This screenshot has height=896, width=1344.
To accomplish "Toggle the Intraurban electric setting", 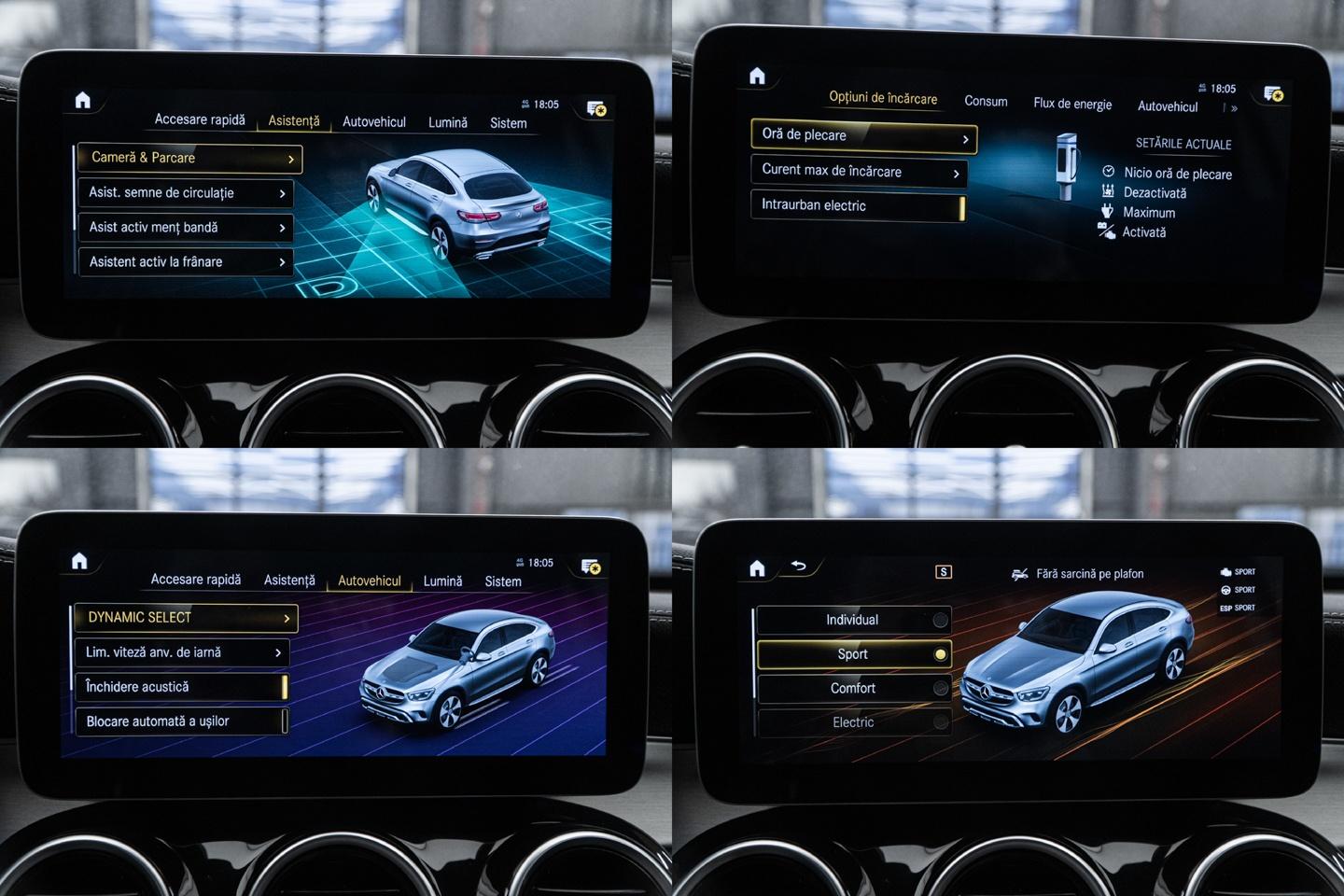I will click(x=858, y=206).
